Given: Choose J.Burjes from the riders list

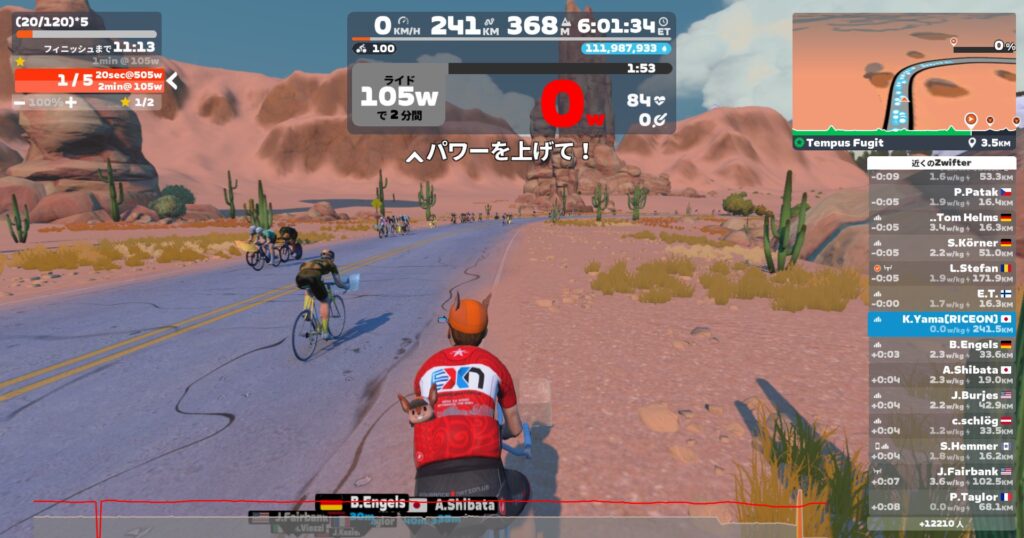Looking at the screenshot, I should point(941,399).
